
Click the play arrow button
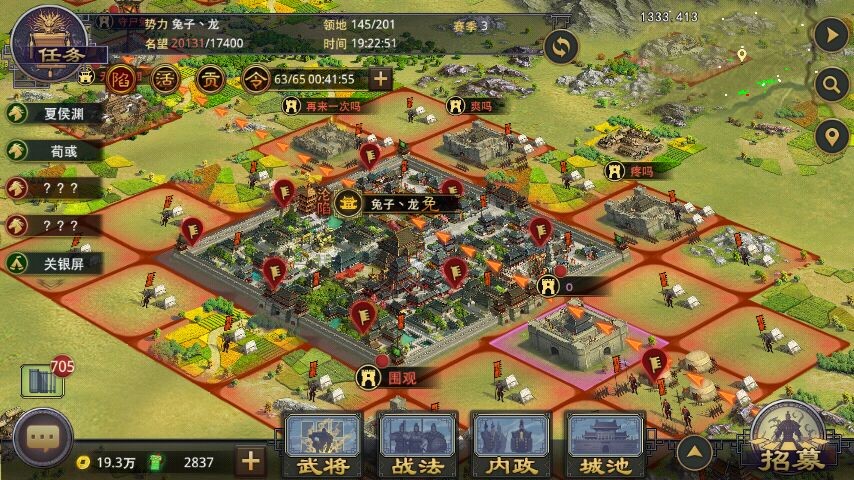coord(831,35)
